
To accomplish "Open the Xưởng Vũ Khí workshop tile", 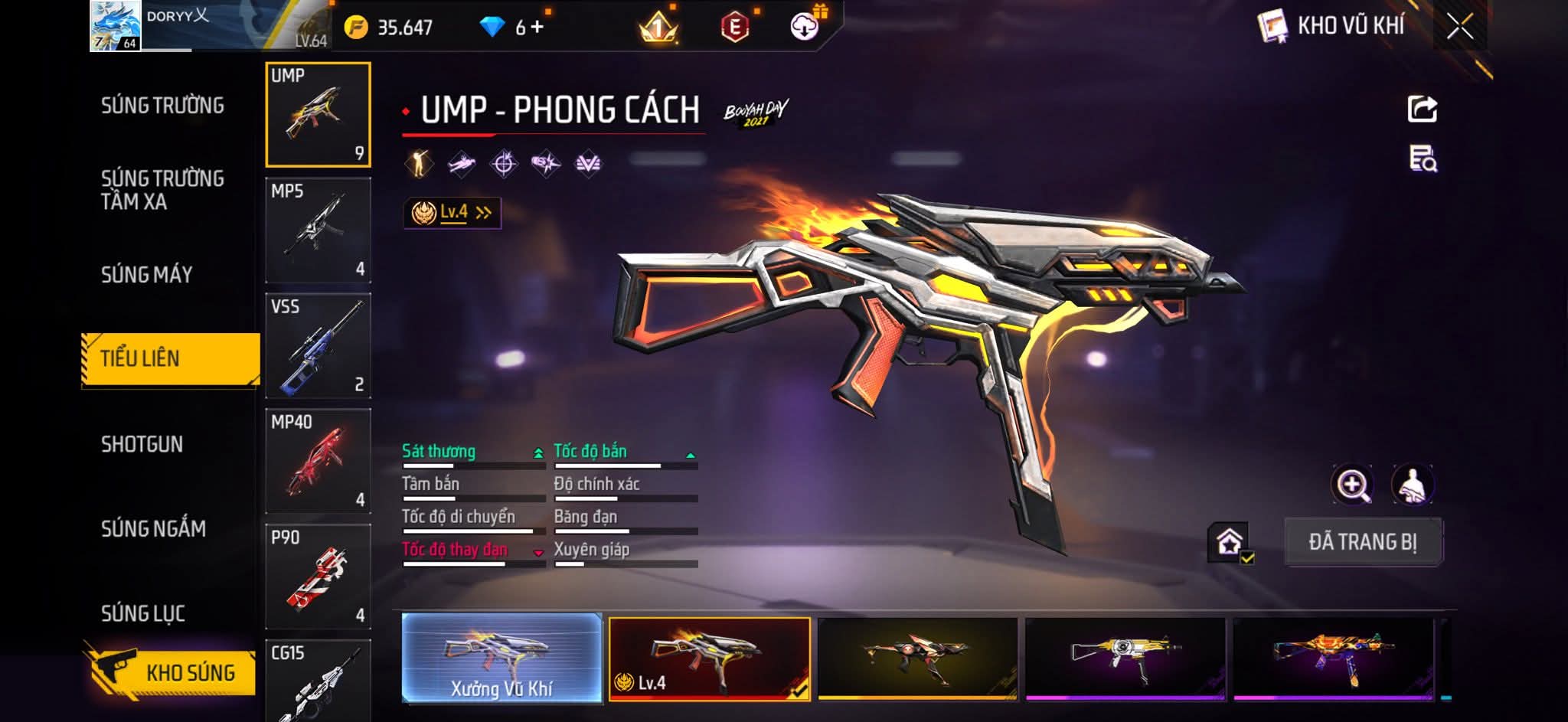I will [x=501, y=658].
